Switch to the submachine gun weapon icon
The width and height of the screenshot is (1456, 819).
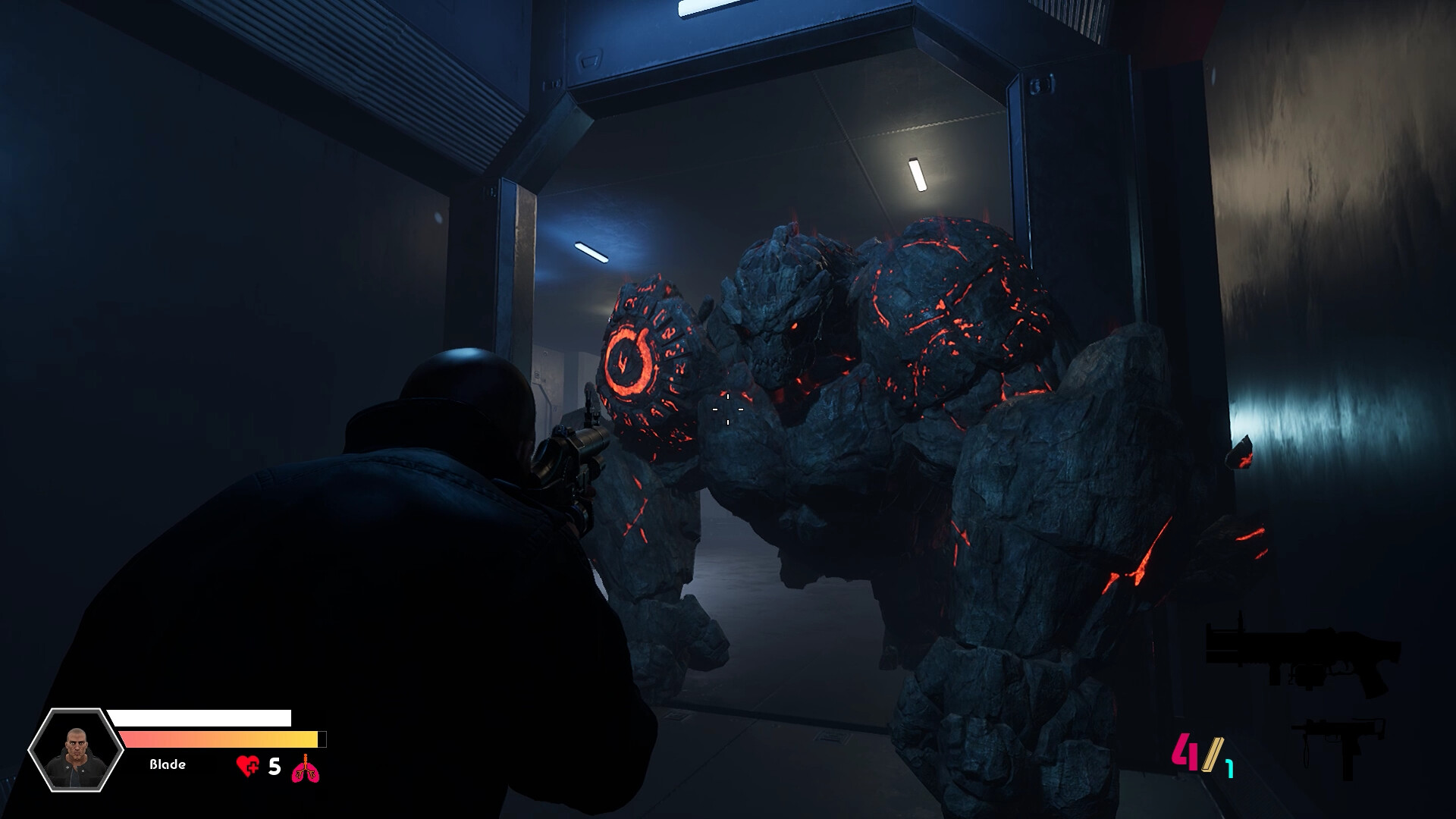click(1338, 745)
